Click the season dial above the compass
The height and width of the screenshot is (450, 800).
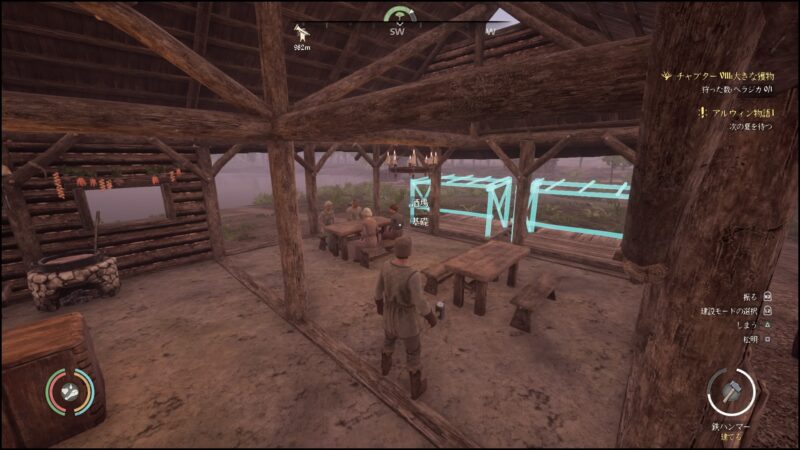coord(400,14)
